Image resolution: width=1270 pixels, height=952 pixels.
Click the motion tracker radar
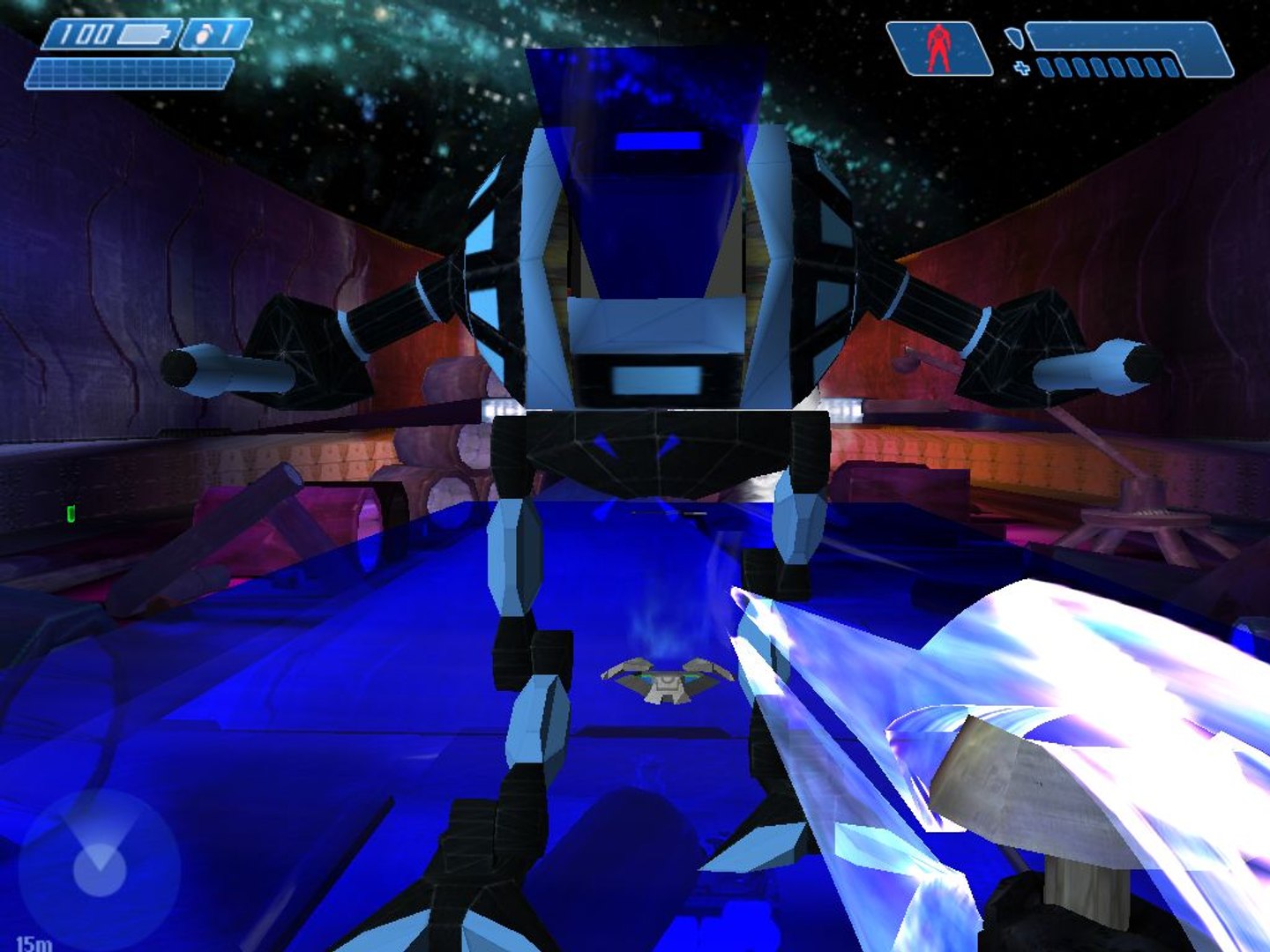(99, 869)
